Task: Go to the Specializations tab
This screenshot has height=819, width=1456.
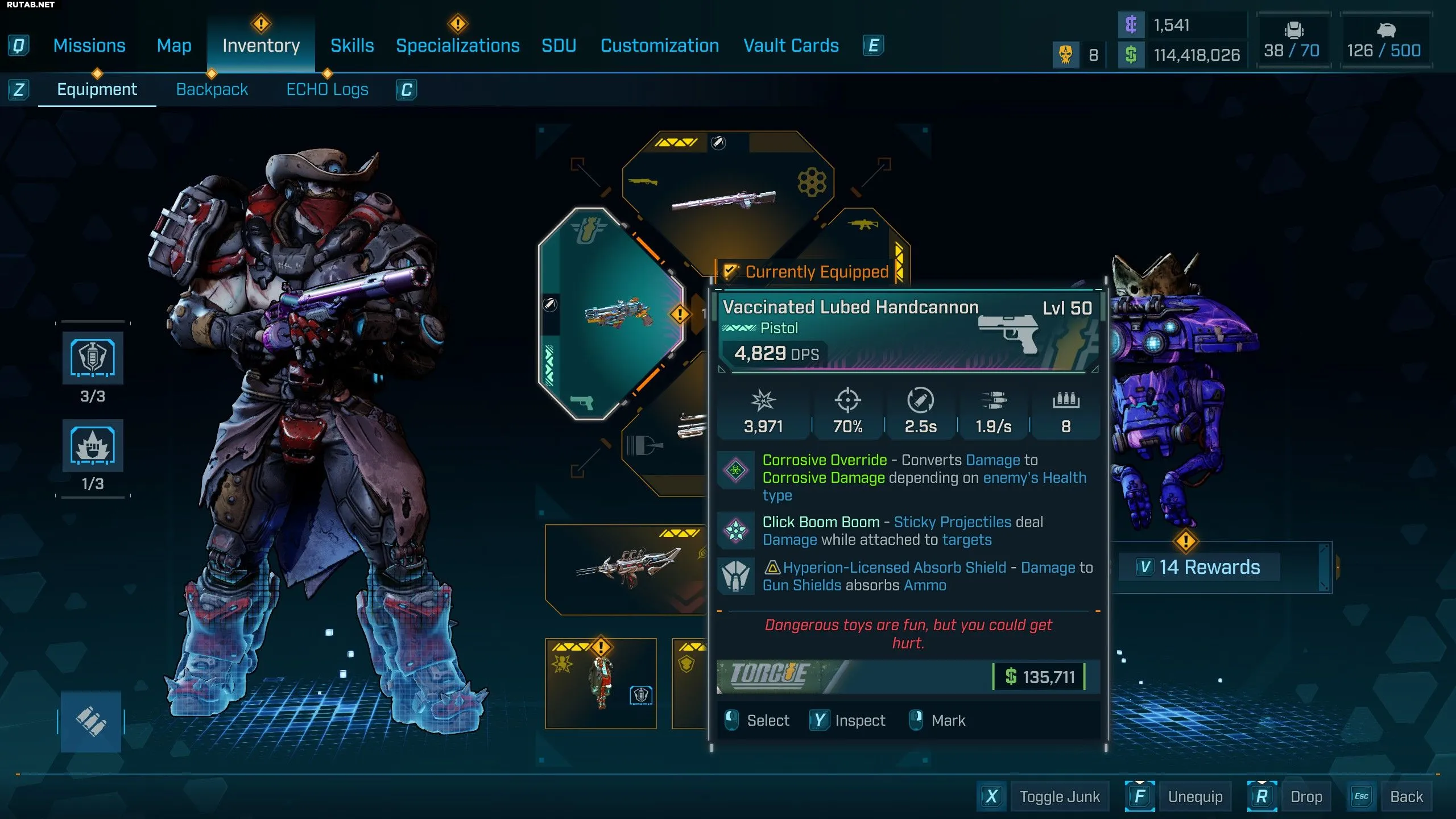Action: (457, 45)
